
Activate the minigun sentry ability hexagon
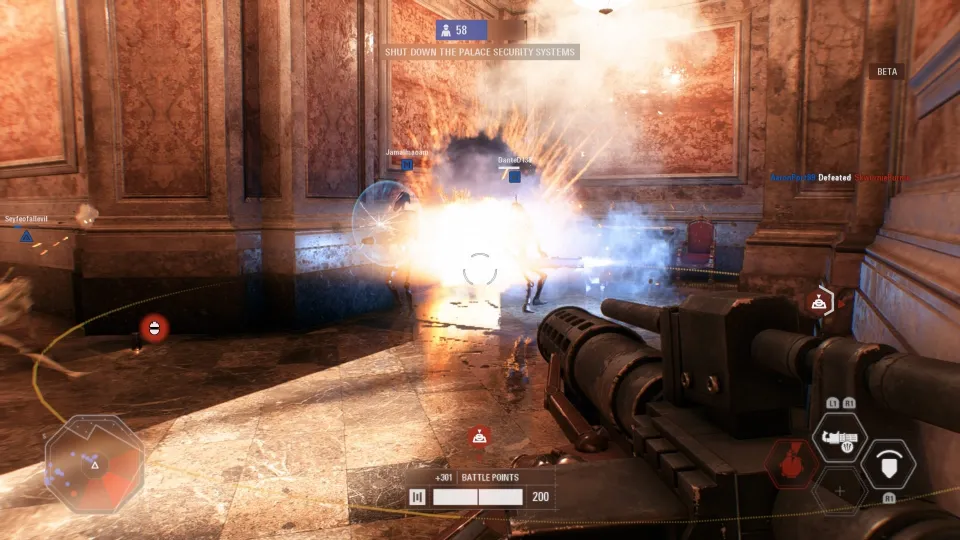tap(838, 437)
